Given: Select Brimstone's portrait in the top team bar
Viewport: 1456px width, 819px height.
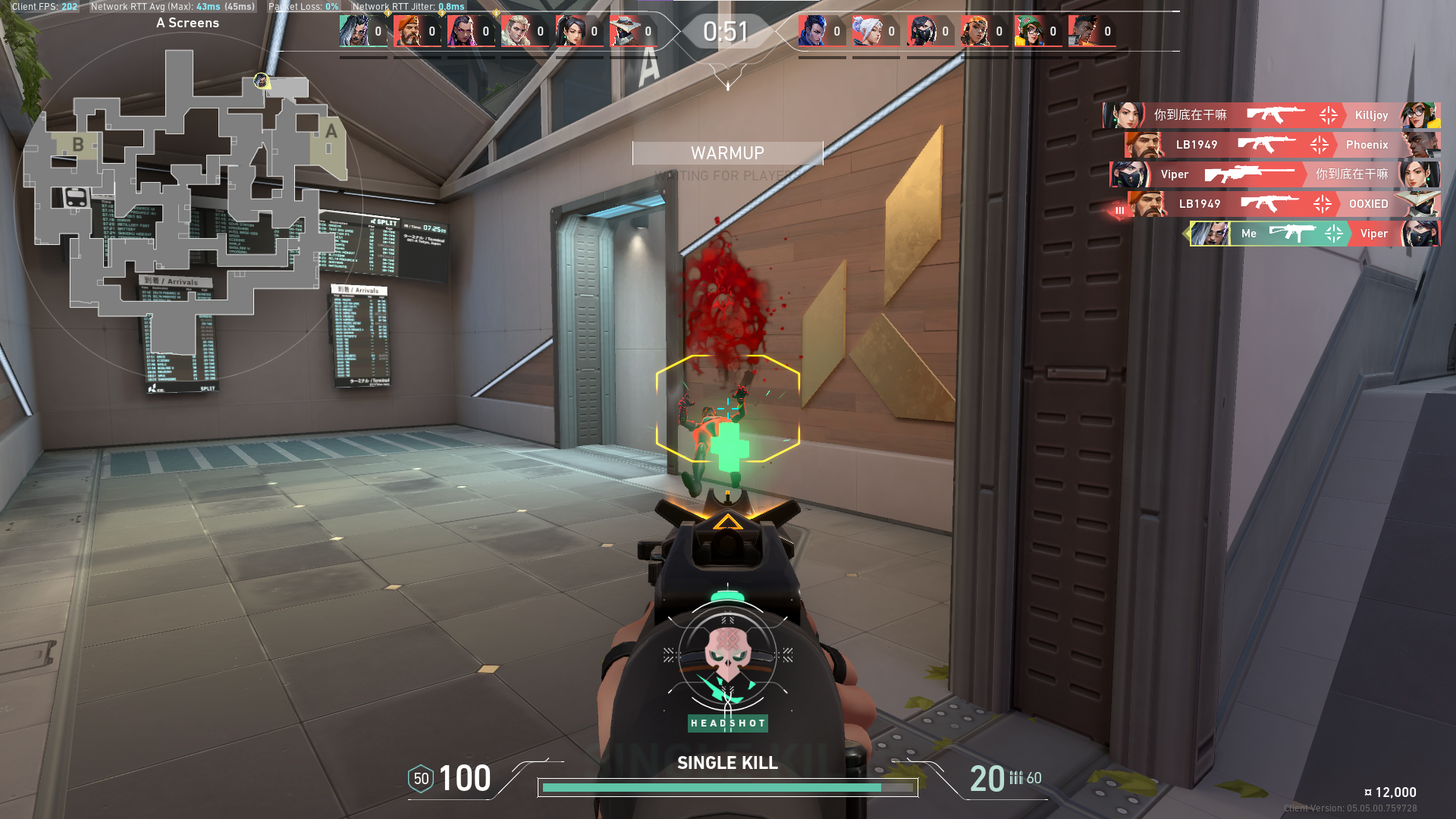Looking at the screenshot, I should [x=409, y=32].
